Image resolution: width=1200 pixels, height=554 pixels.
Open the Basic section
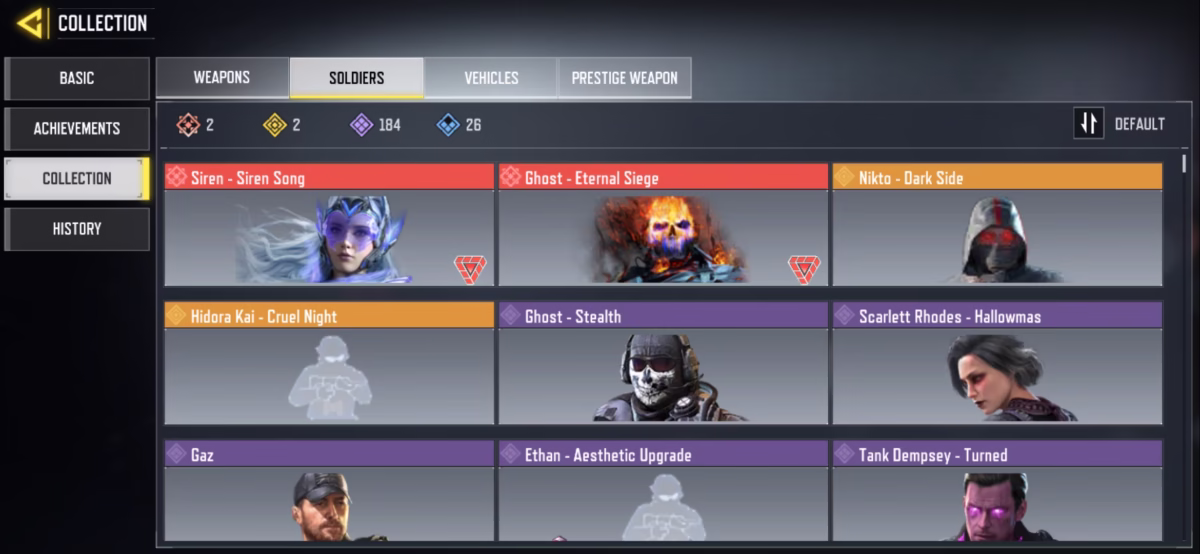[77, 78]
